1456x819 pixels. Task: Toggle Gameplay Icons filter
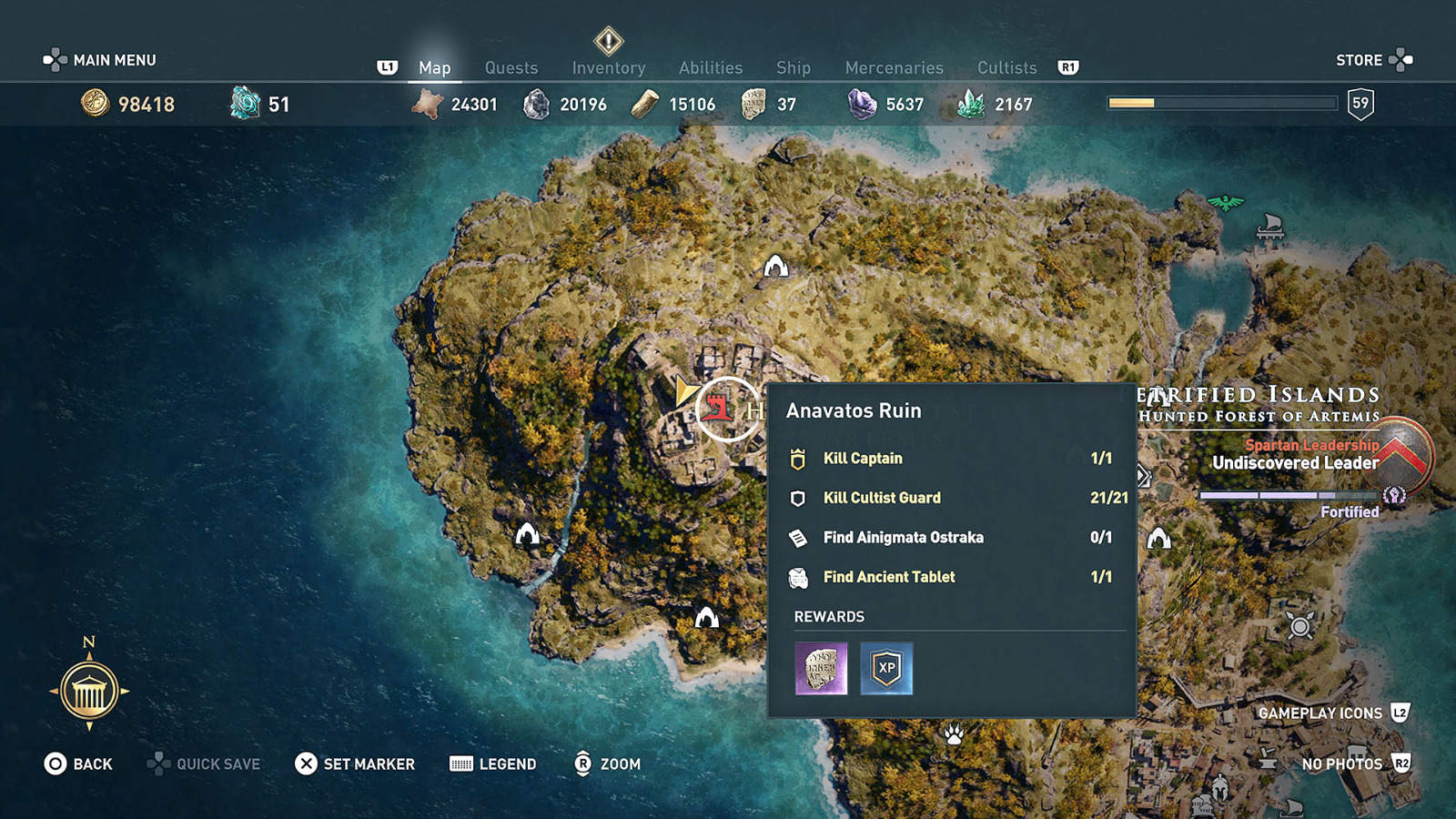click(x=1332, y=713)
